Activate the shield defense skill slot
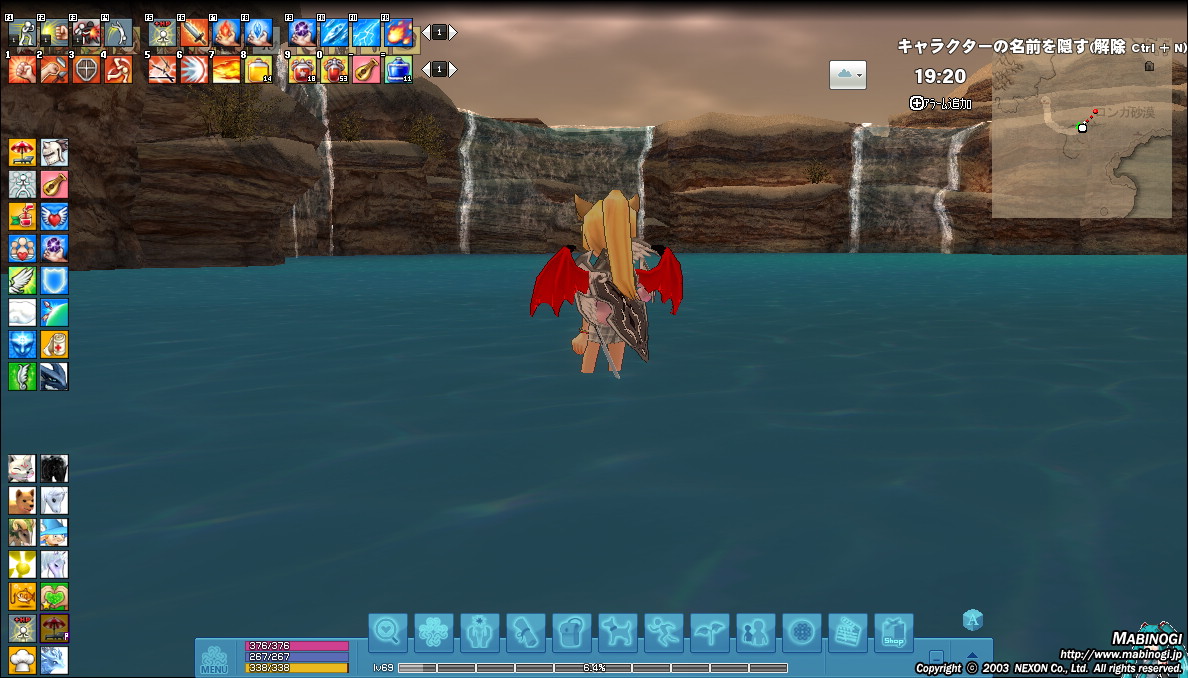The height and width of the screenshot is (678, 1188). 54,281
